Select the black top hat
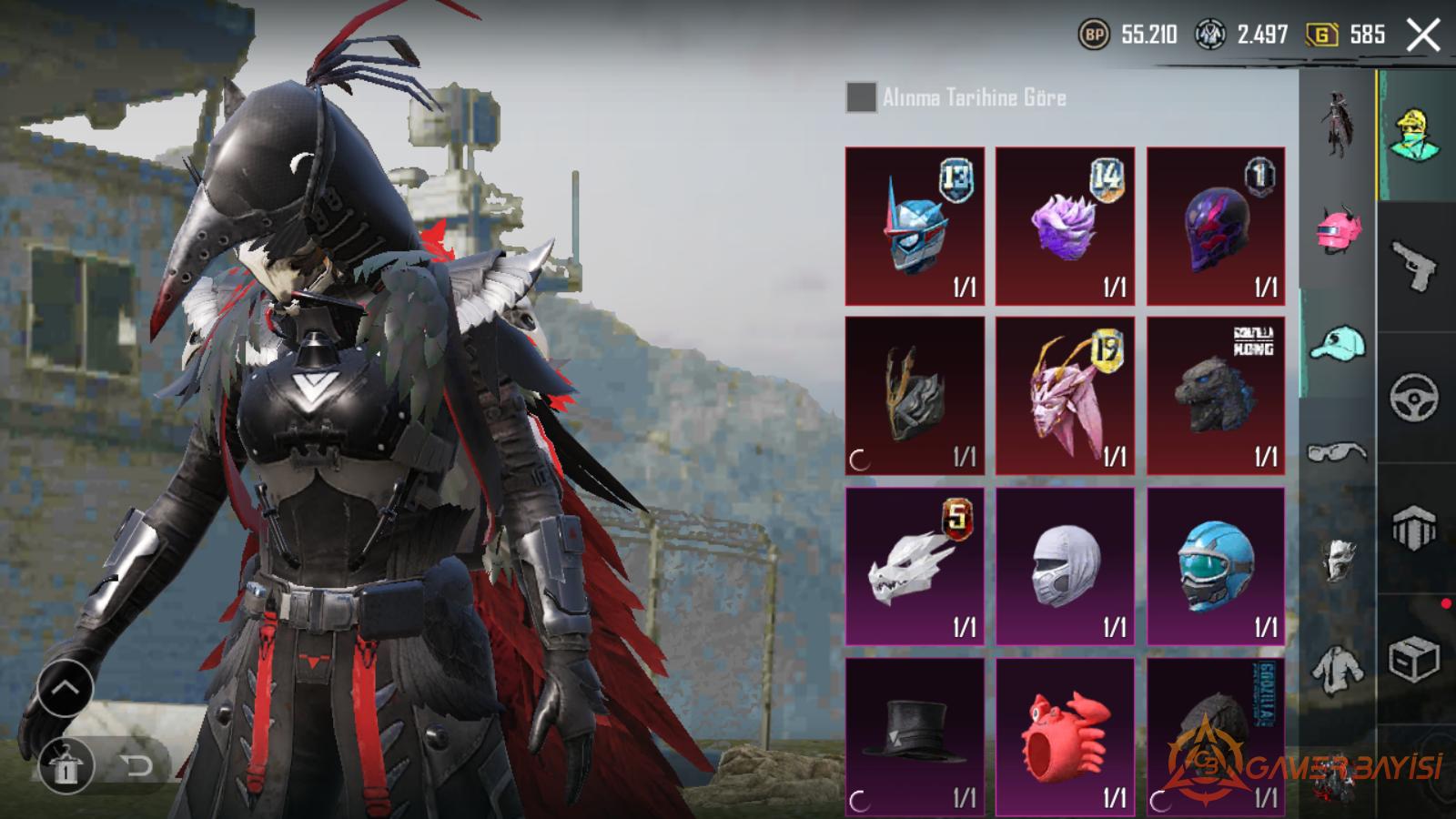Image resolution: width=1456 pixels, height=819 pixels. [915, 737]
